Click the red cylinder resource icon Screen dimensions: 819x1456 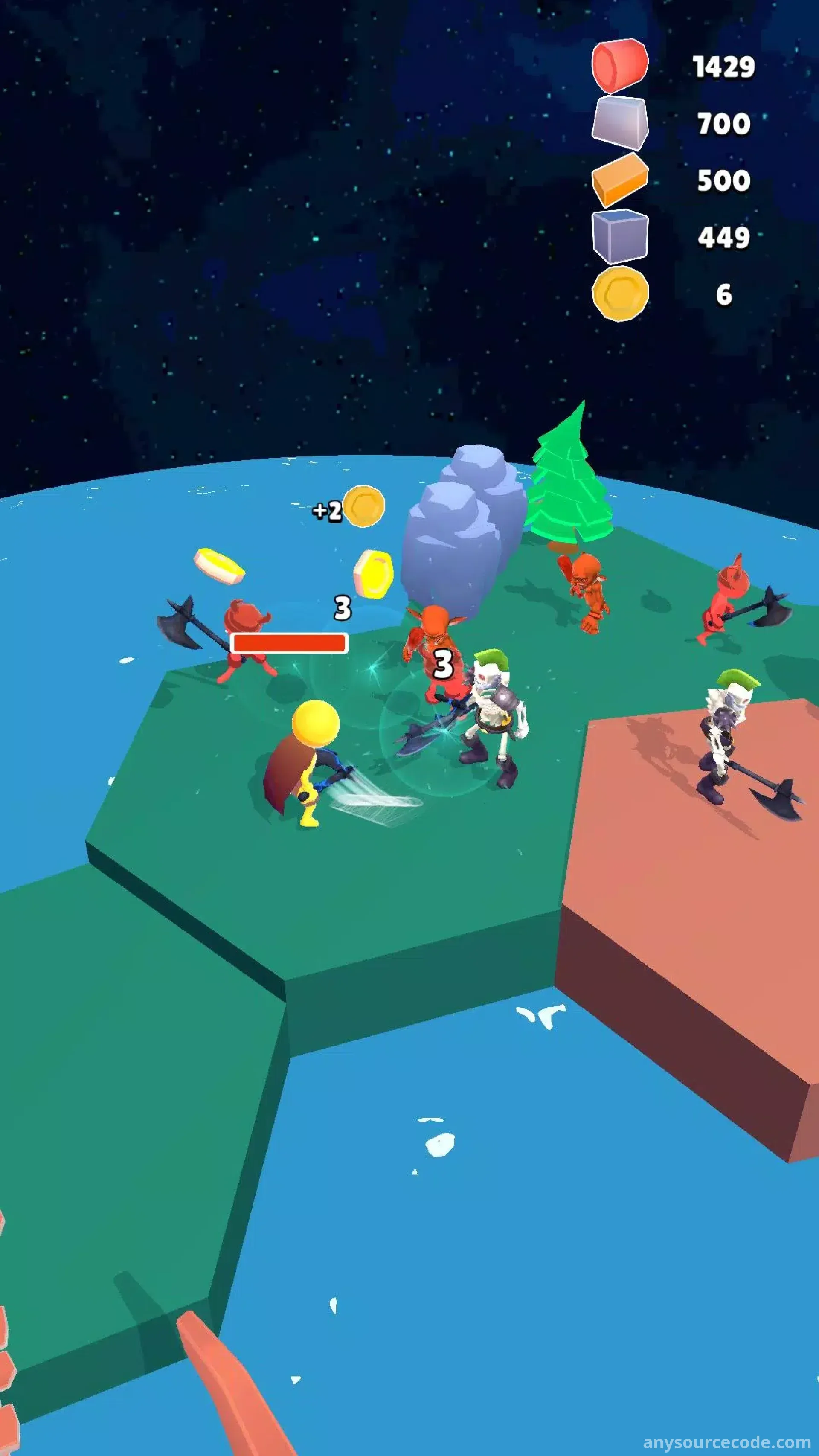(619, 66)
